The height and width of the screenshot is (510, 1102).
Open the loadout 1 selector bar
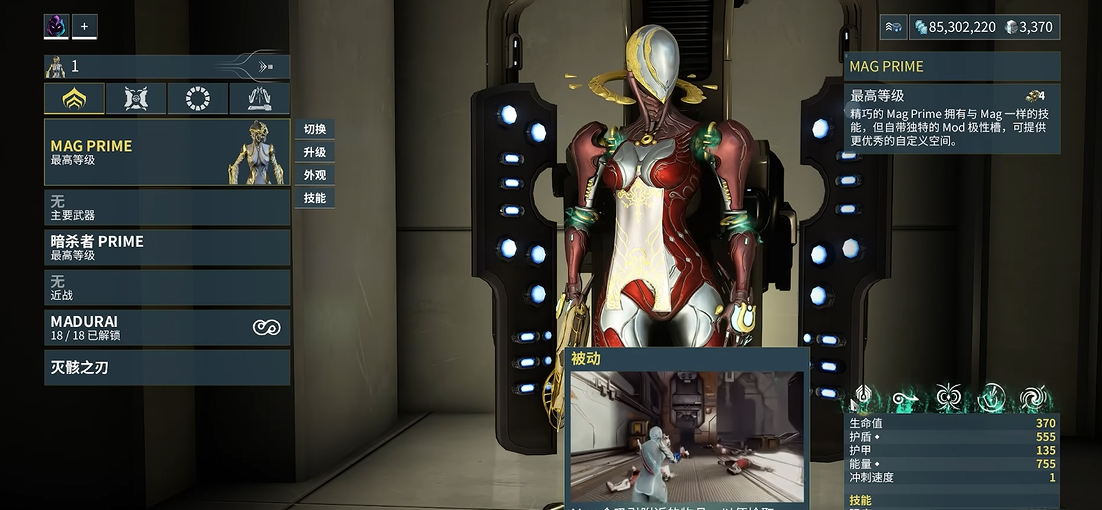click(166, 67)
